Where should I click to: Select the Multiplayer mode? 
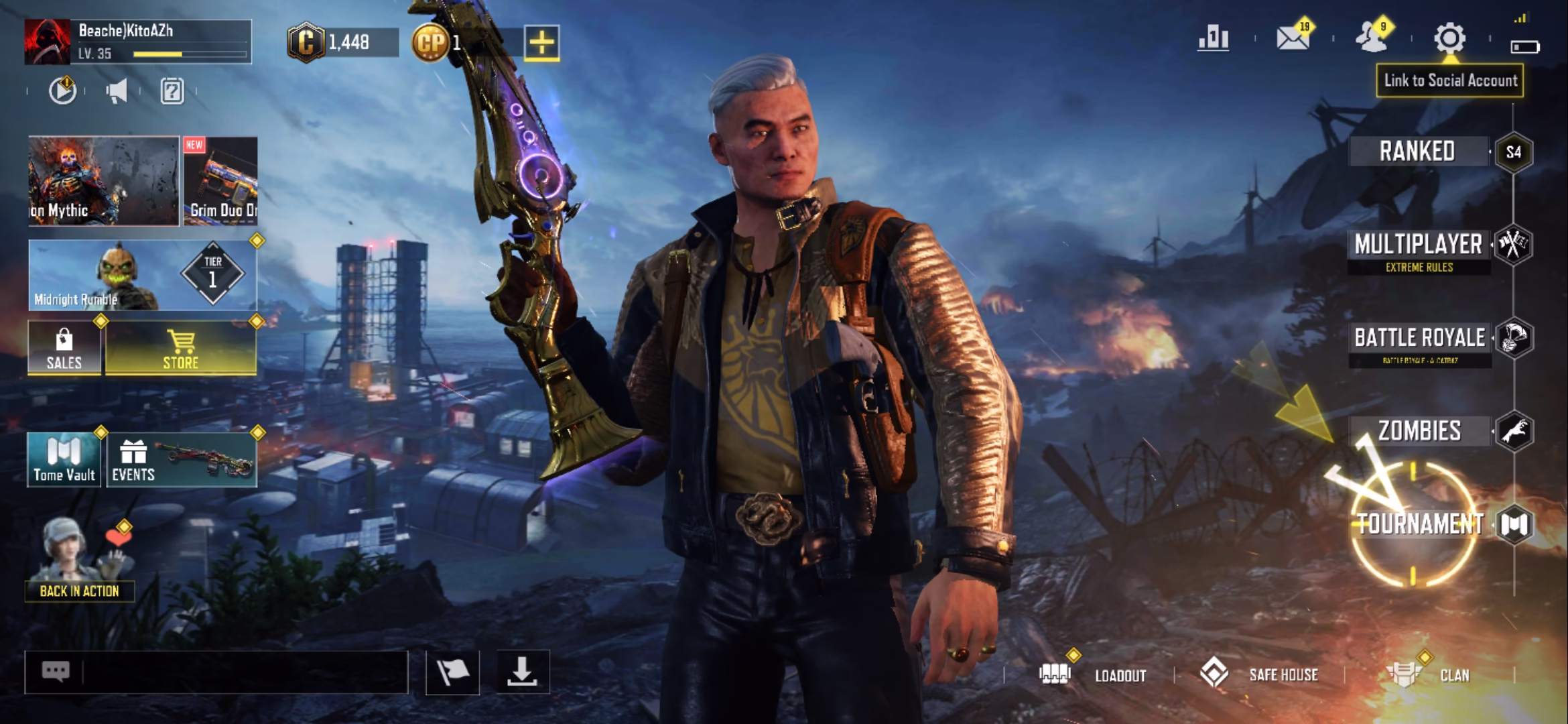pyautogui.click(x=1419, y=245)
